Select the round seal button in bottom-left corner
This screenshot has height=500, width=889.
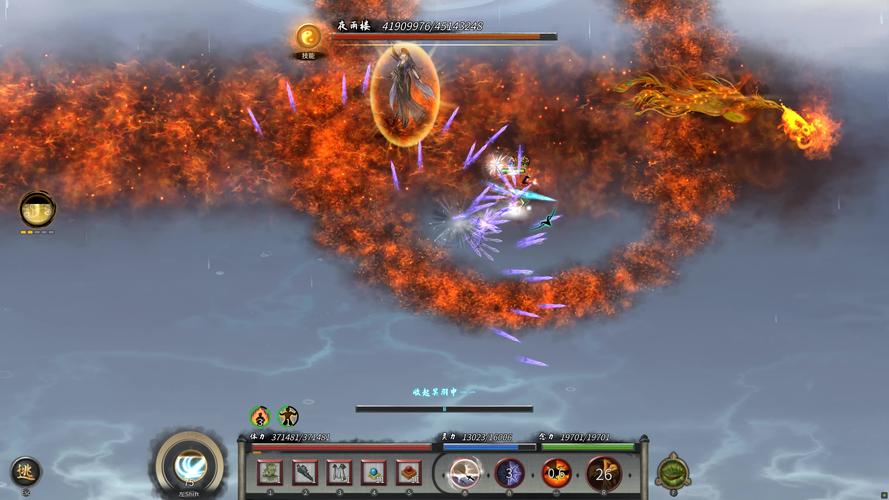(x=25, y=471)
